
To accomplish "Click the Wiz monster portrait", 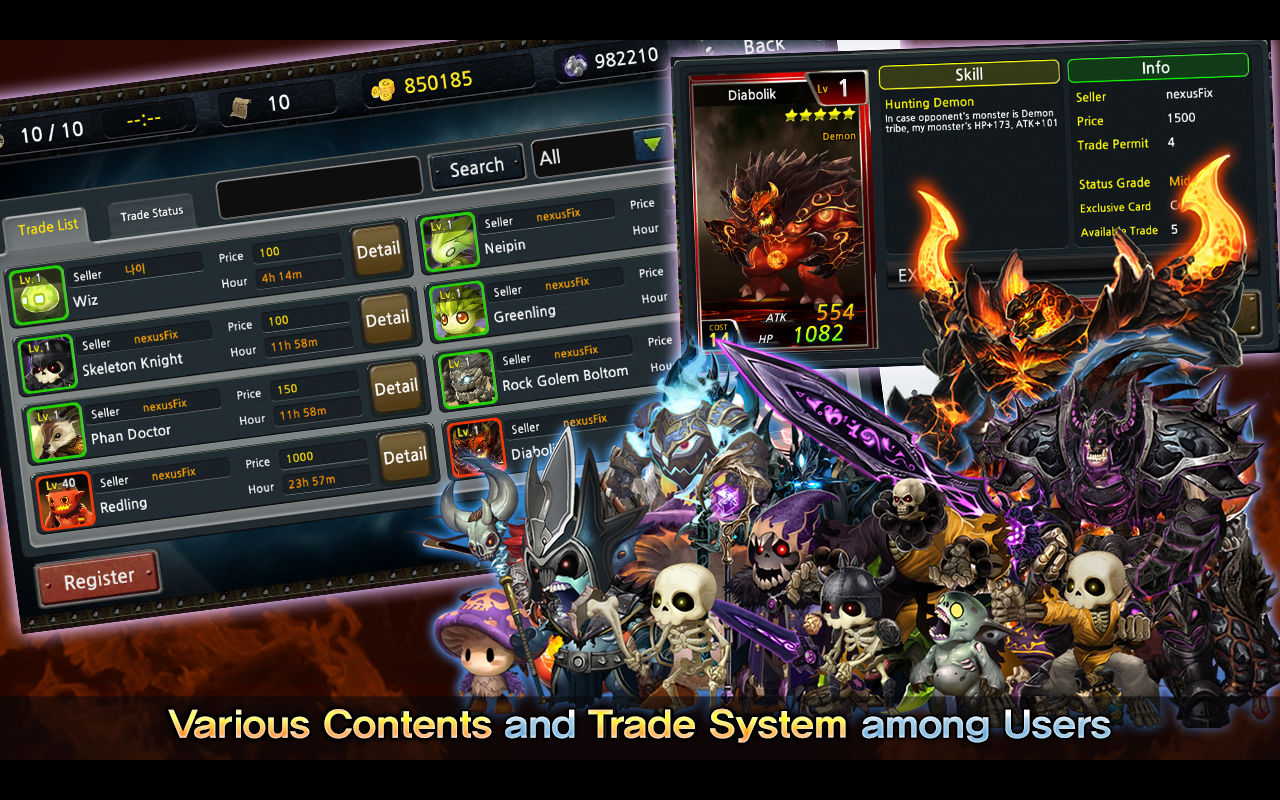I will click(x=38, y=294).
